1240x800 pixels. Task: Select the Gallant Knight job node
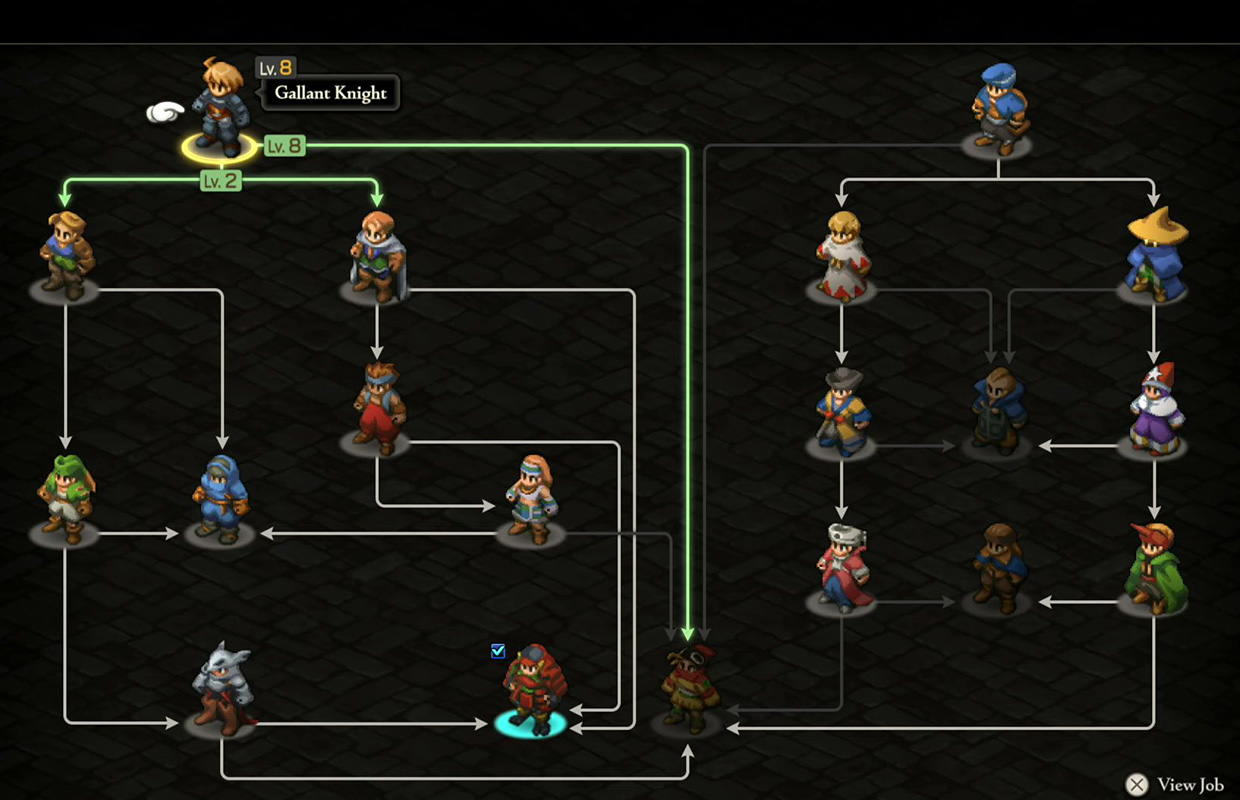click(220, 108)
